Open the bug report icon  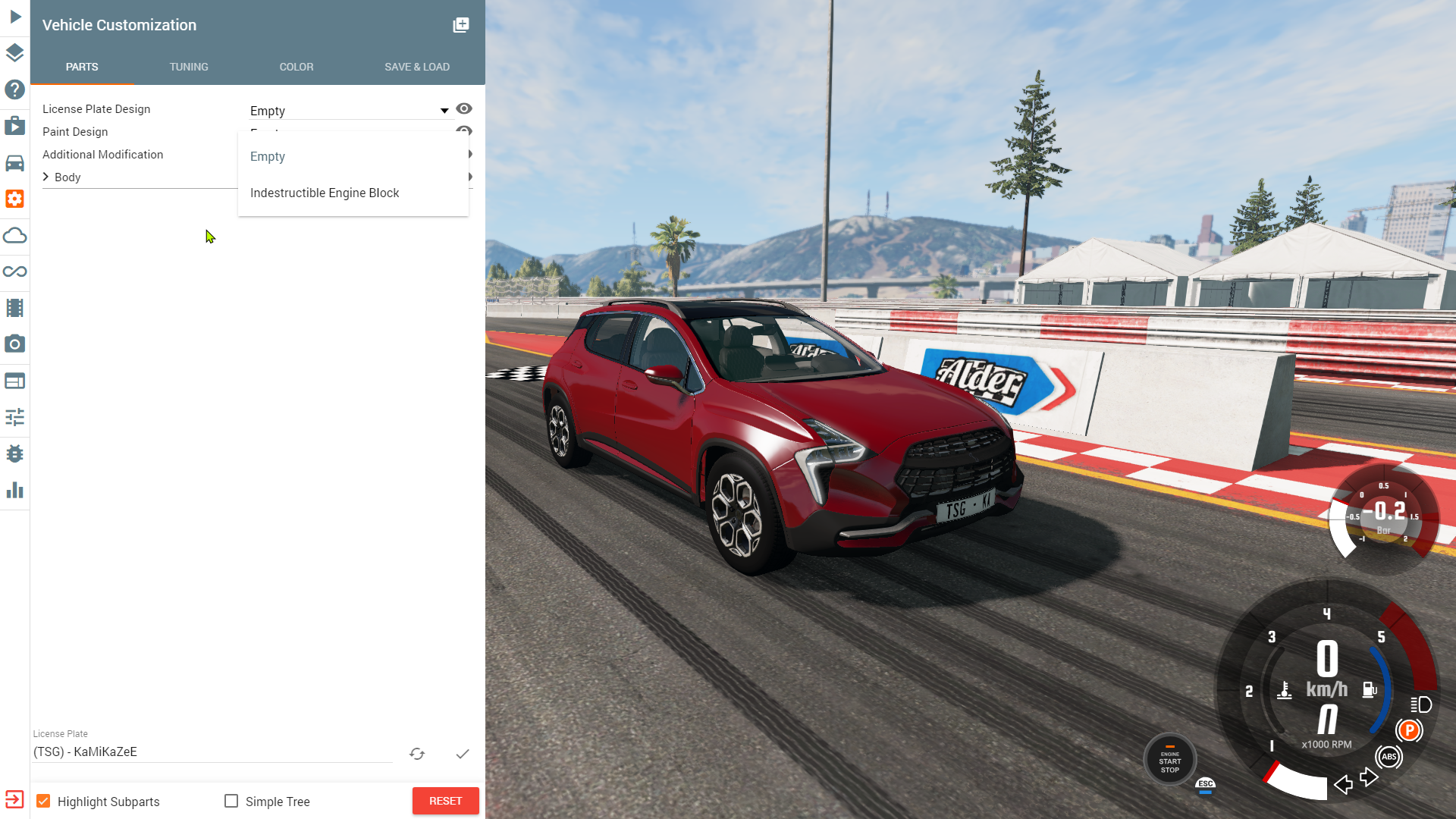tap(14, 453)
